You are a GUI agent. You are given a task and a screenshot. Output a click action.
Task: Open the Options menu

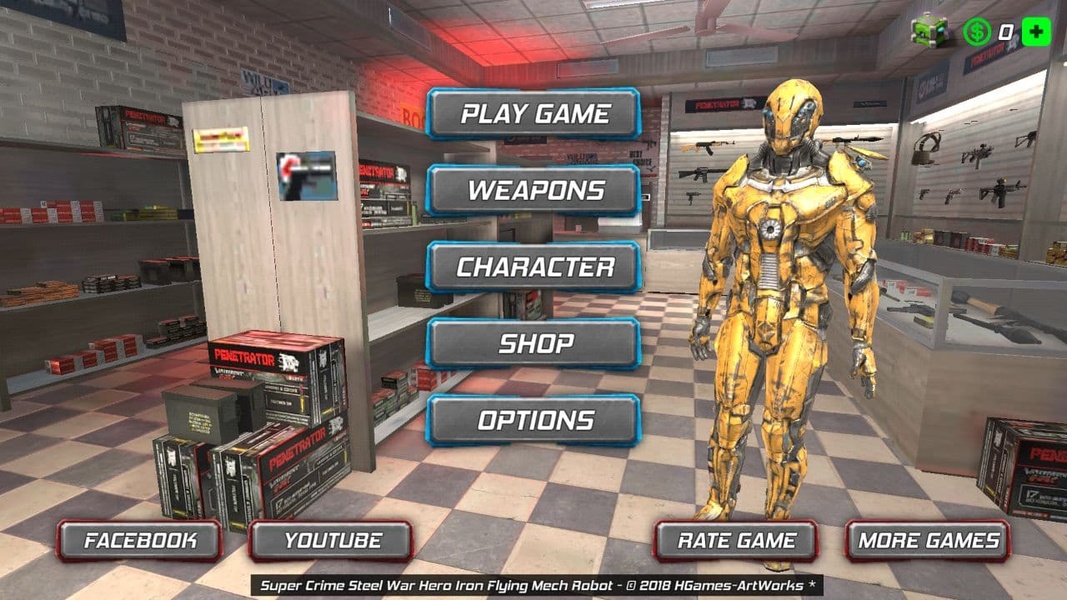click(x=534, y=420)
